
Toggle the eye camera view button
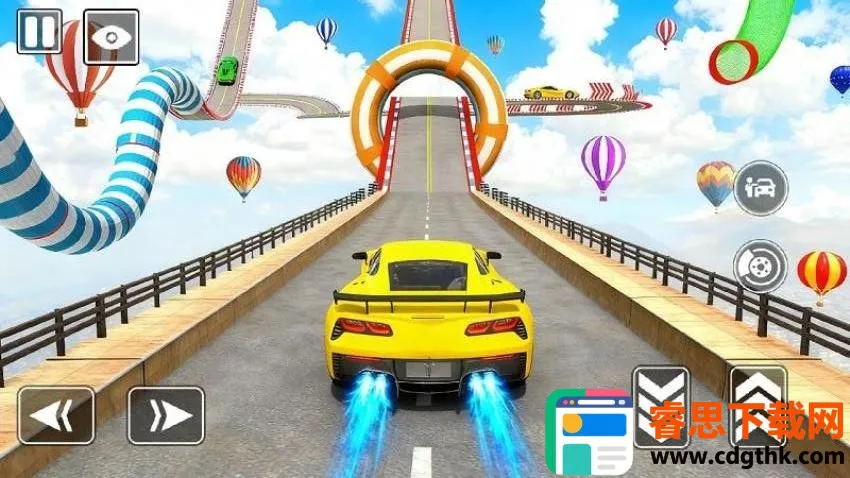(x=111, y=31)
